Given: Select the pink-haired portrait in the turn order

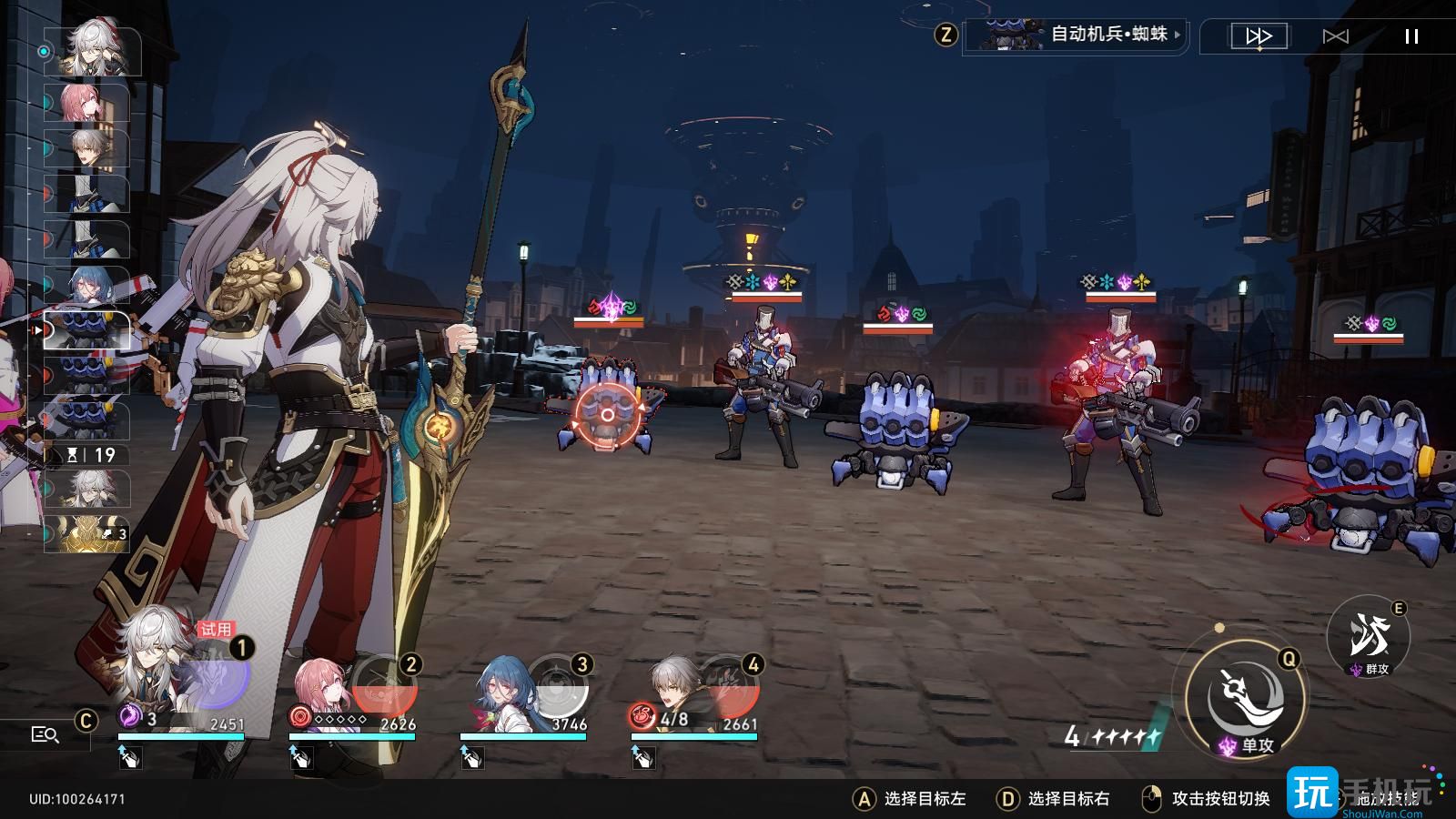Looking at the screenshot, I should pyautogui.click(x=89, y=103).
